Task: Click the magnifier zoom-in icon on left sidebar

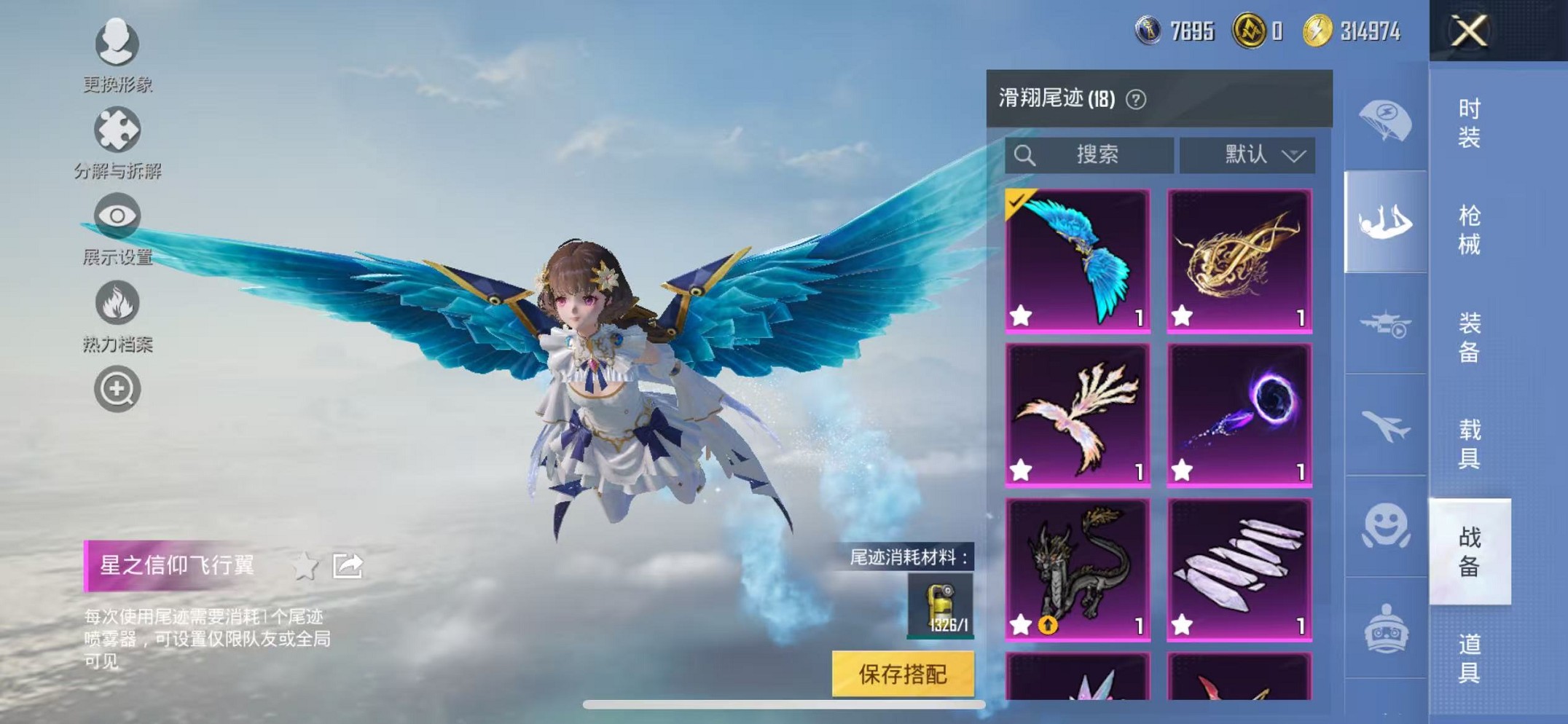Action: pyautogui.click(x=117, y=390)
